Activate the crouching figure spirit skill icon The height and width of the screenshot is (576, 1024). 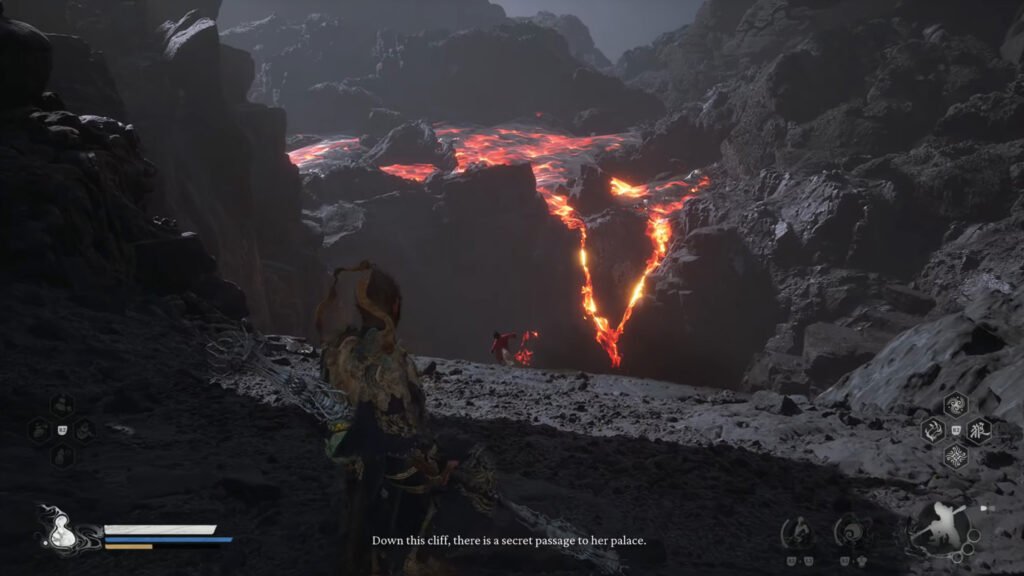click(797, 530)
